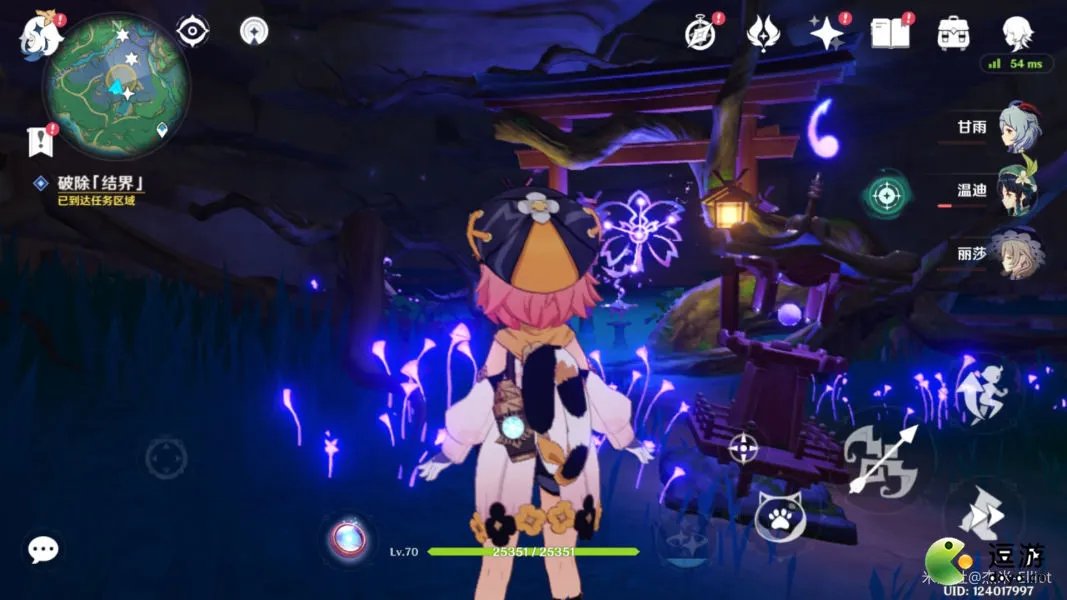Activate the cat paw elemental skill
1067x600 pixels.
(x=780, y=516)
